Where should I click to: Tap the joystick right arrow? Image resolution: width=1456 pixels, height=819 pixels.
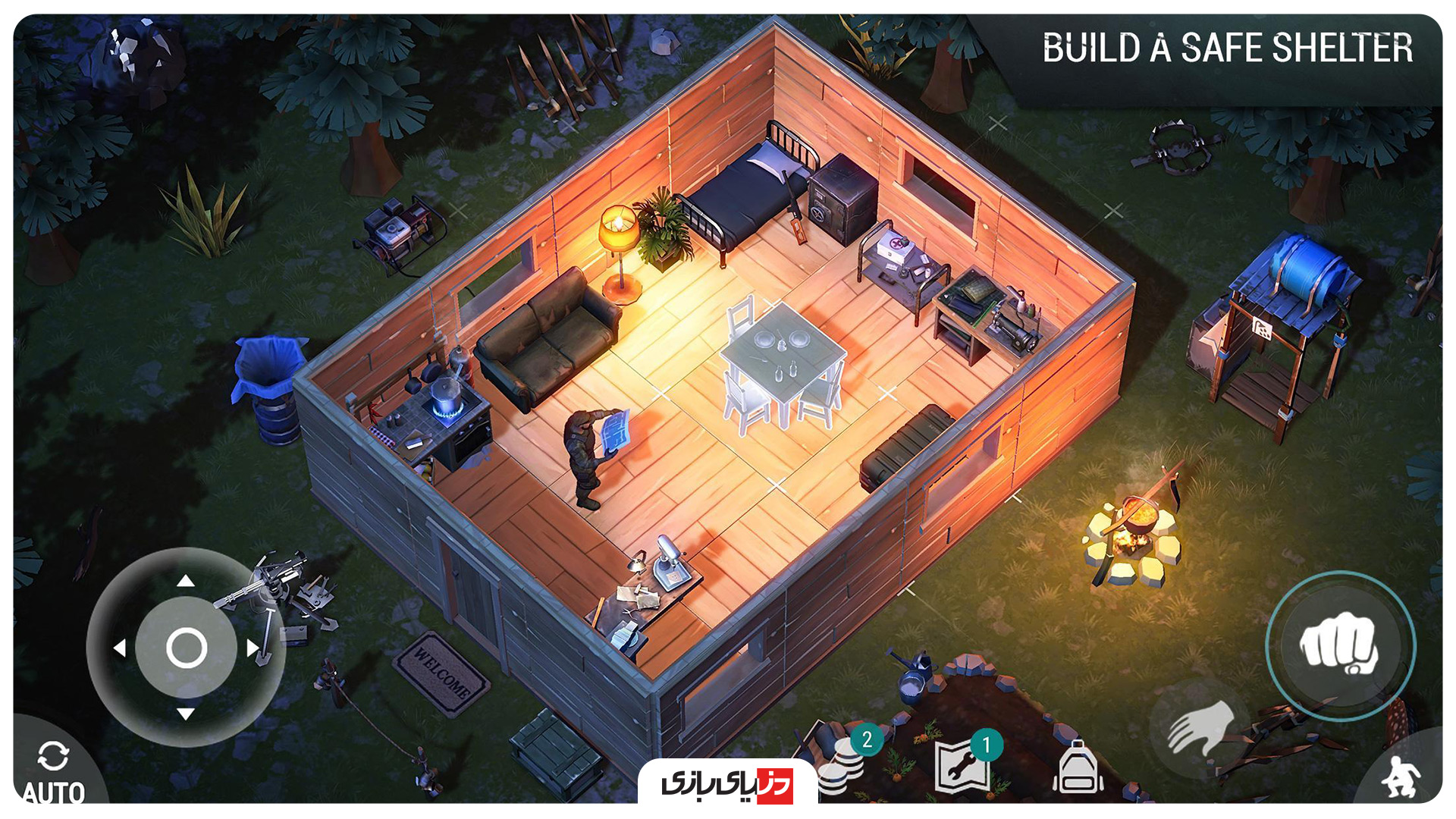click(x=253, y=648)
